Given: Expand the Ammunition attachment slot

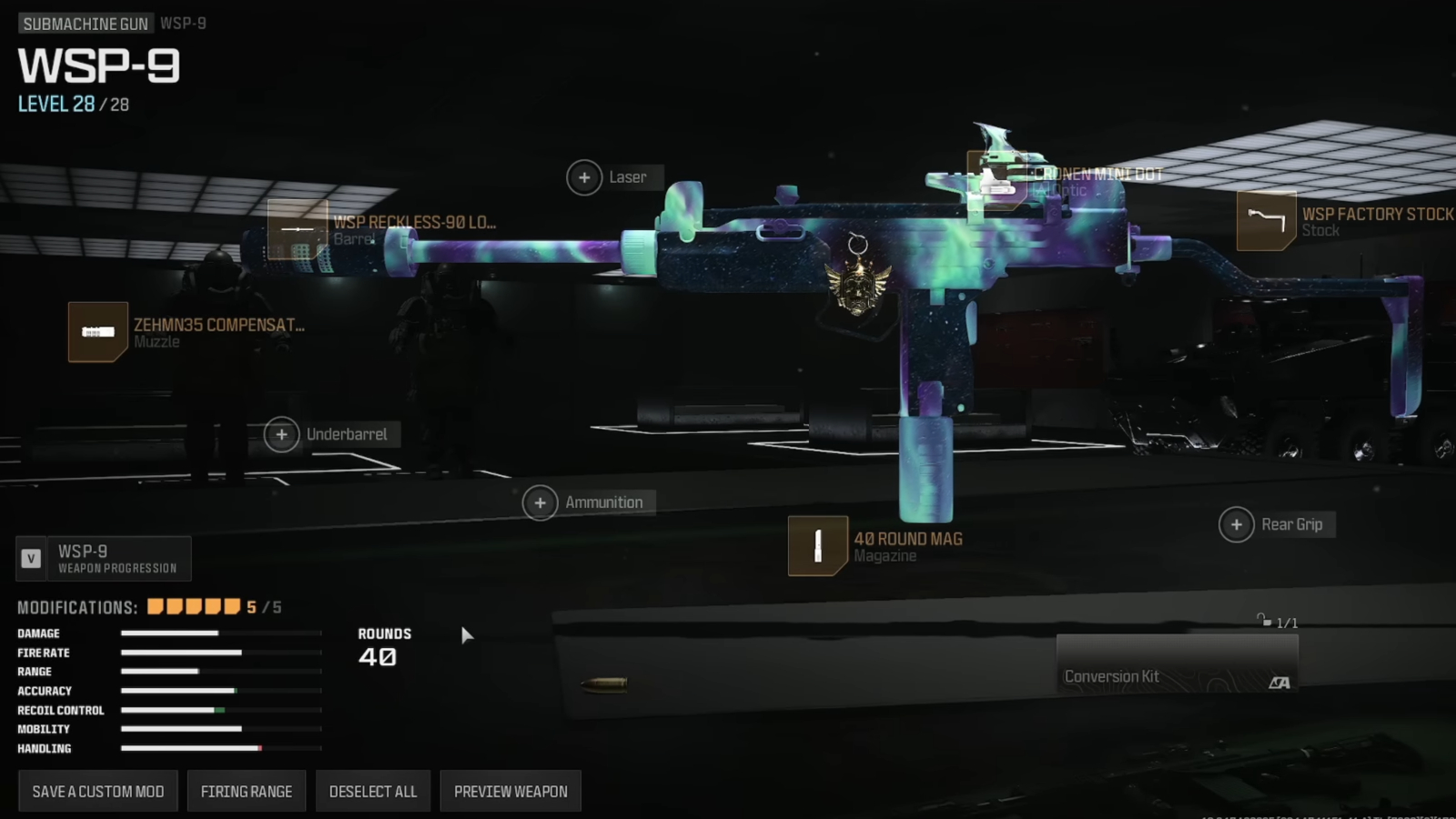Looking at the screenshot, I should 541,501.
